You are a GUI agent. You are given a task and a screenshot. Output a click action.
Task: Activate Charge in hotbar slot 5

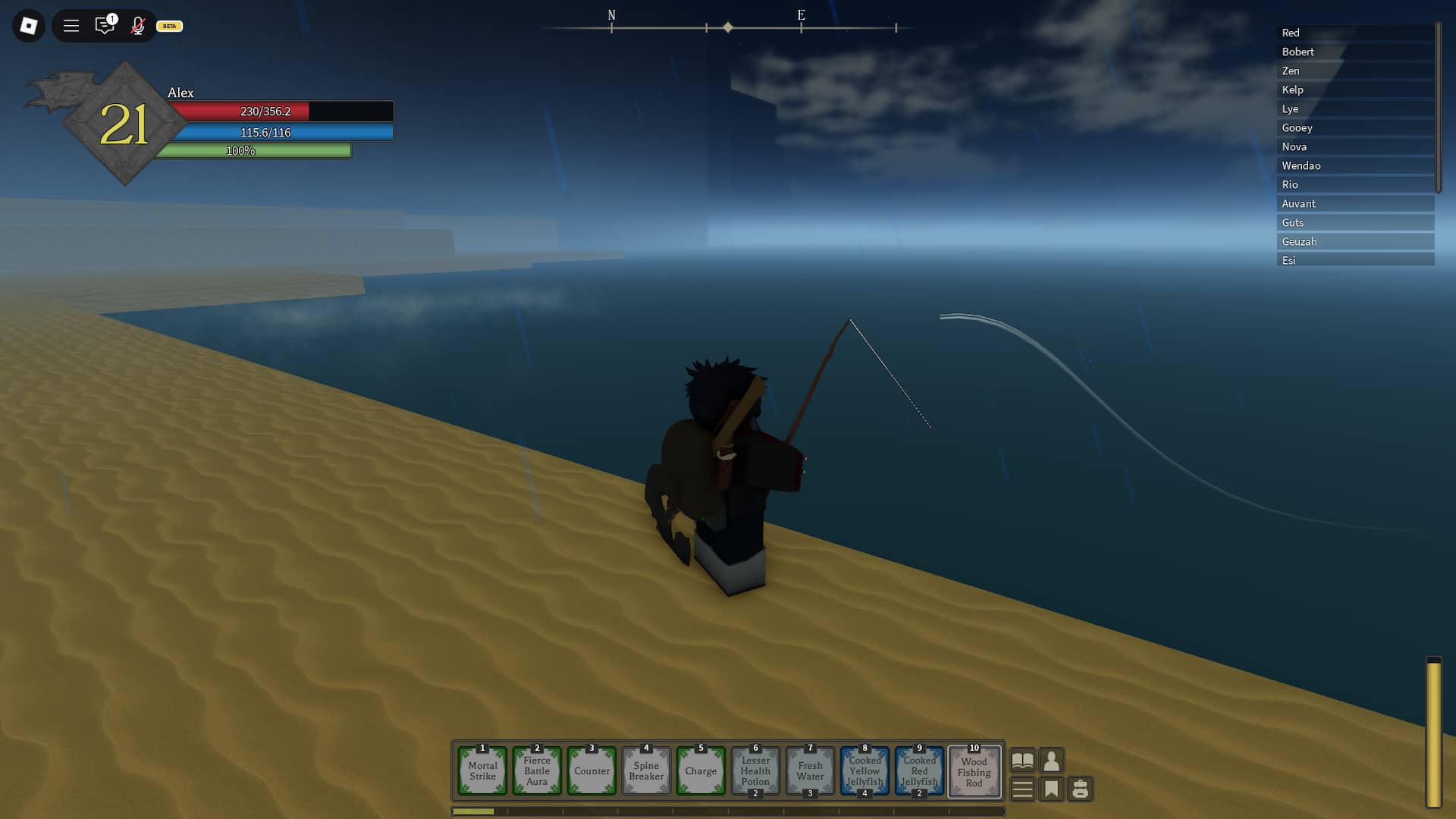pos(701,771)
